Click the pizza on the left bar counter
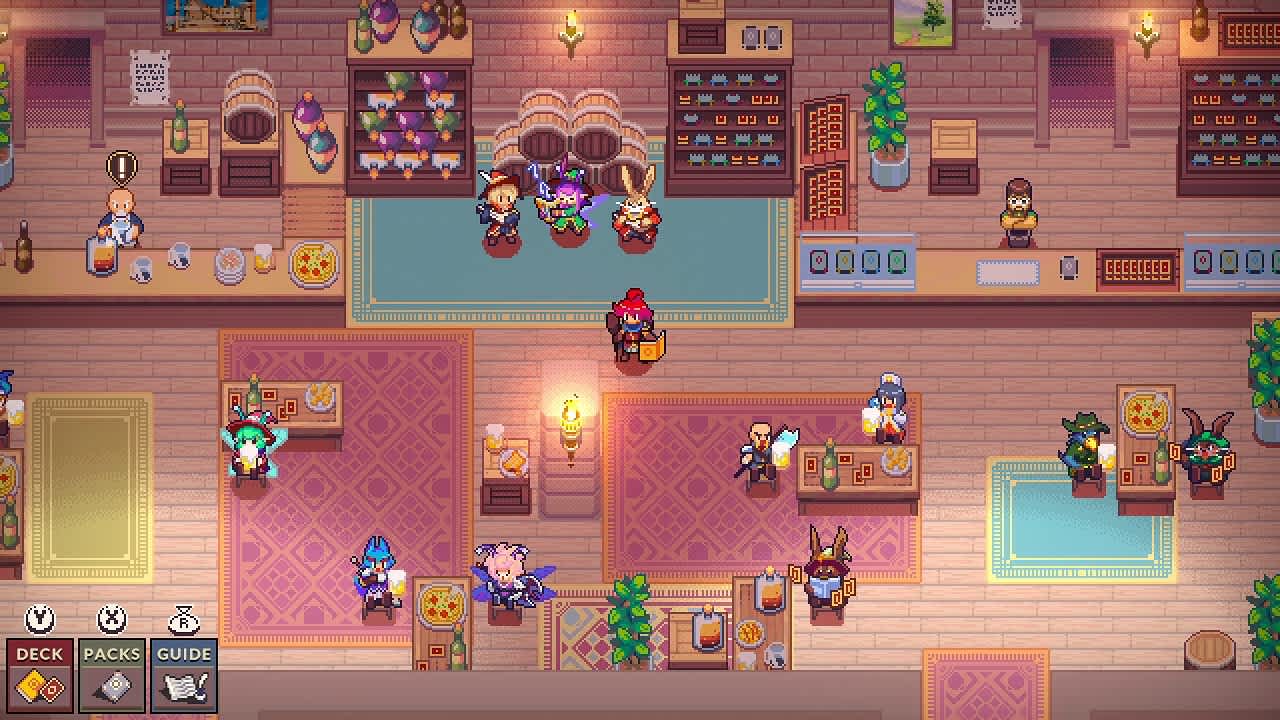Screen dimensions: 1280x720 coord(313,266)
